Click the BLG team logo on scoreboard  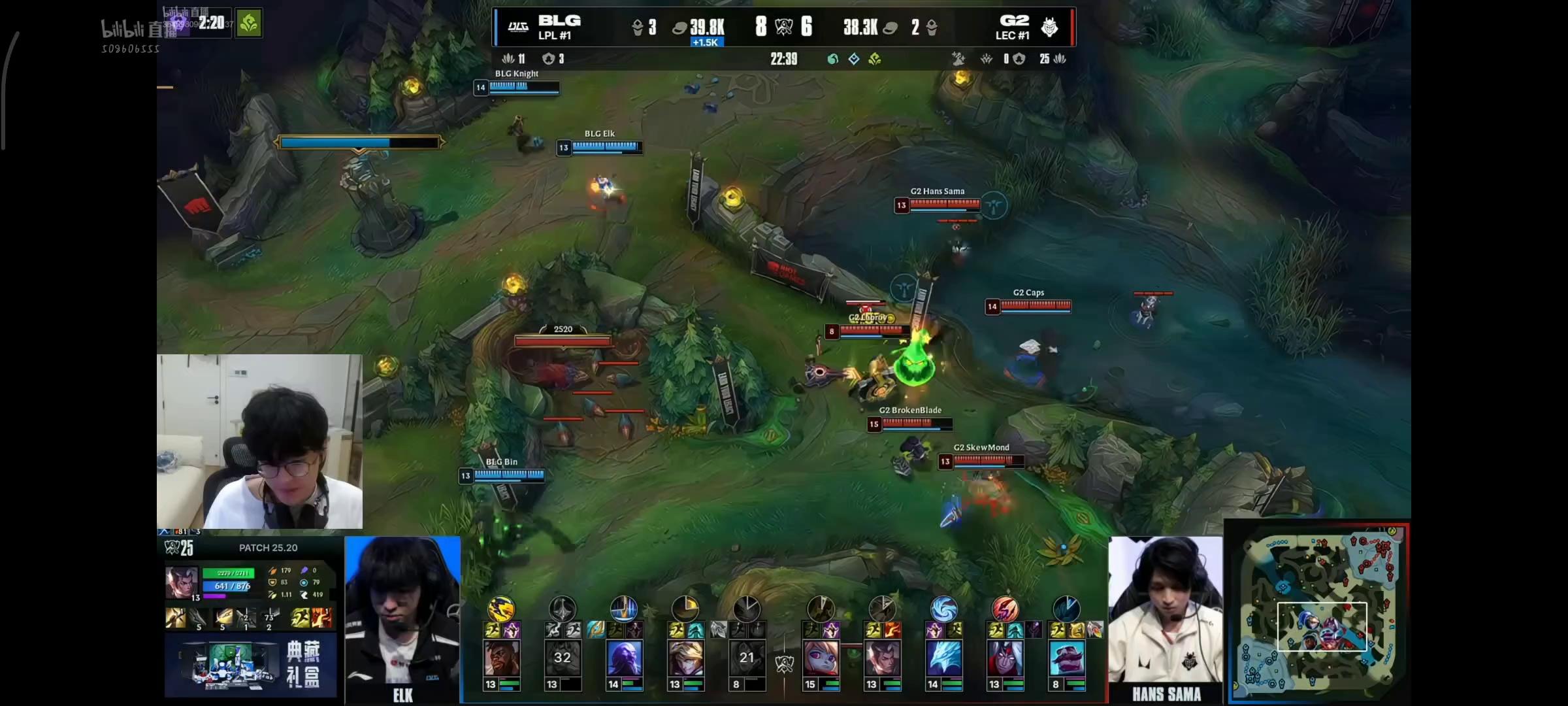pyautogui.click(x=518, y=27)
